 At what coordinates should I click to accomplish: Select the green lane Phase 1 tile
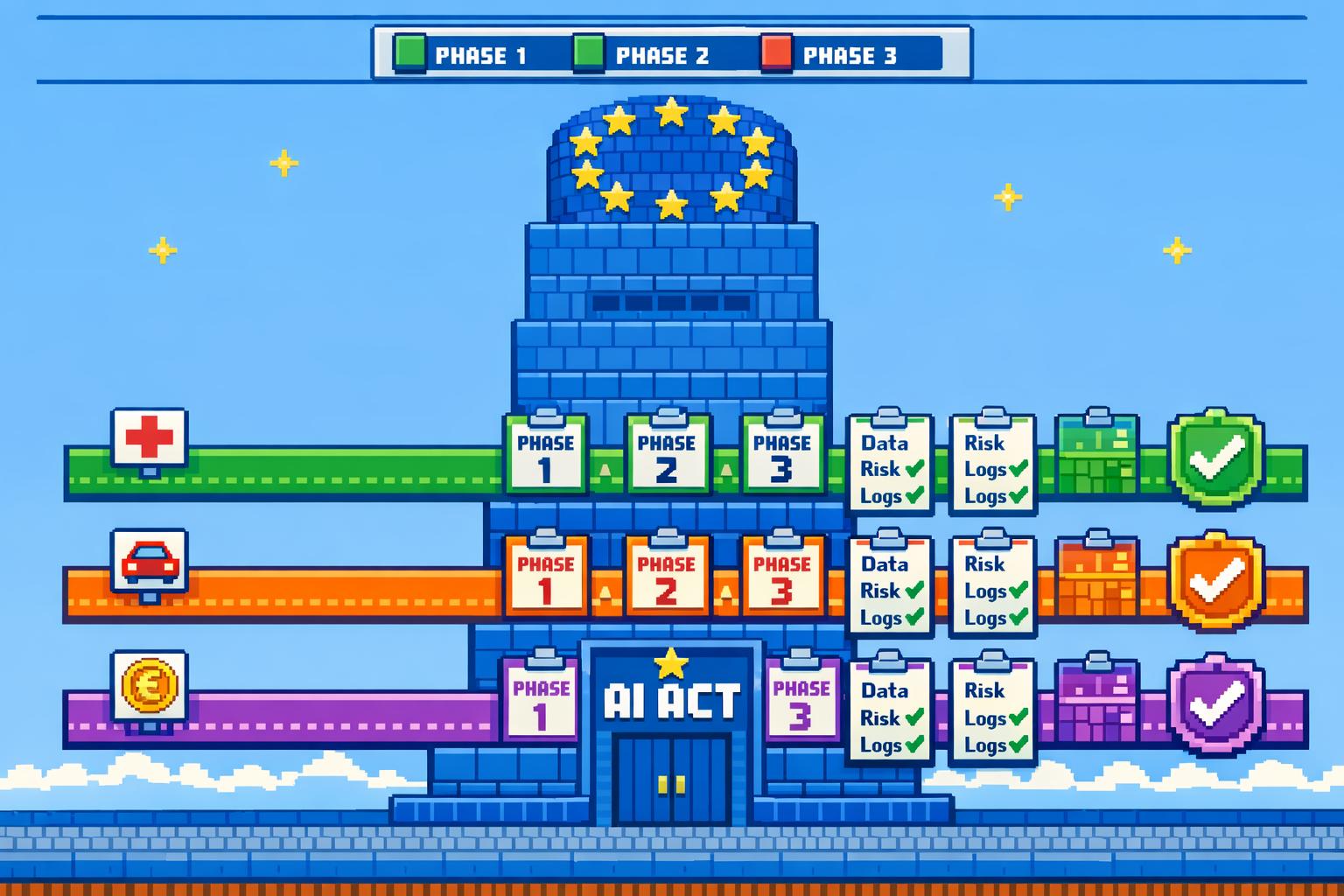(x=545, y=456)
